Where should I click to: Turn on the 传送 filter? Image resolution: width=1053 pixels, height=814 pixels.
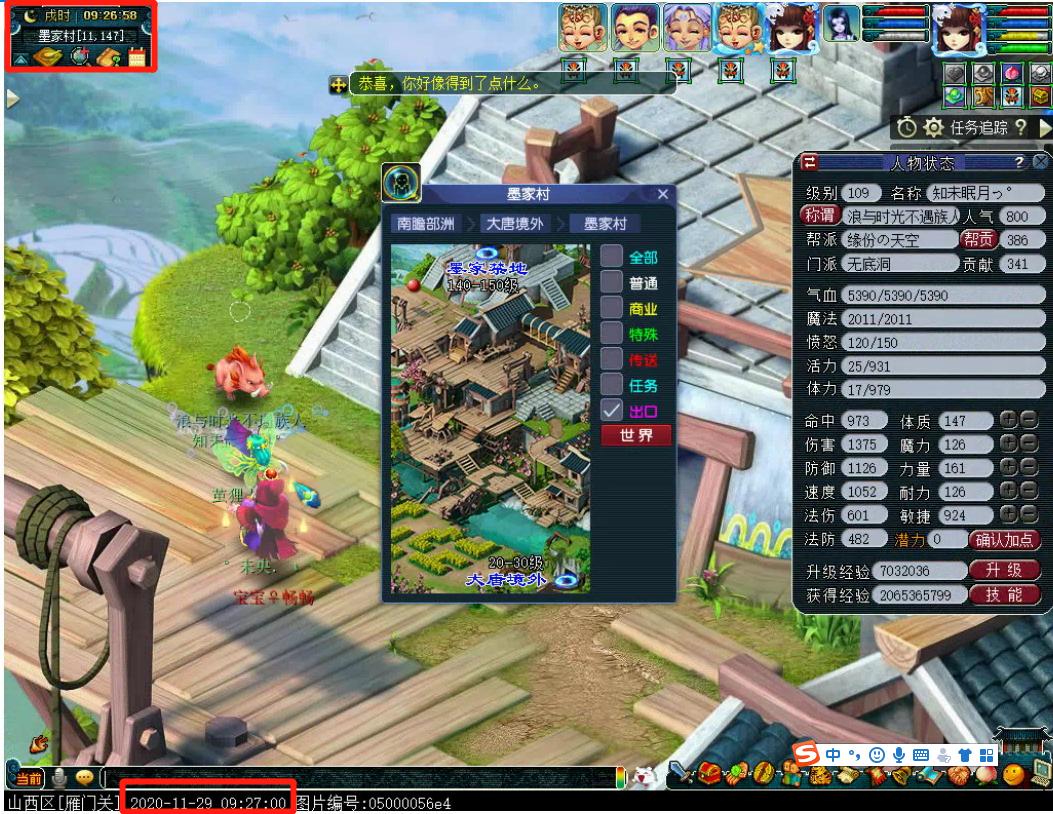click(x=612, y=359)
